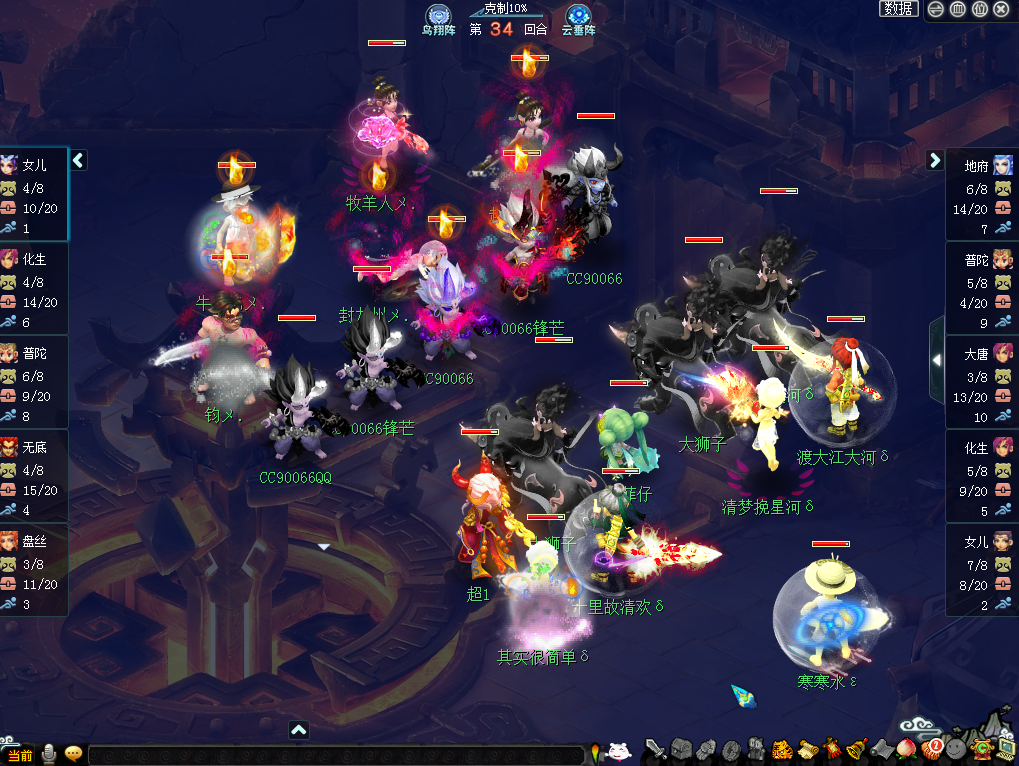Open the golden bell icon
Screen dimensions: 1019x766
tap(856, 748)
